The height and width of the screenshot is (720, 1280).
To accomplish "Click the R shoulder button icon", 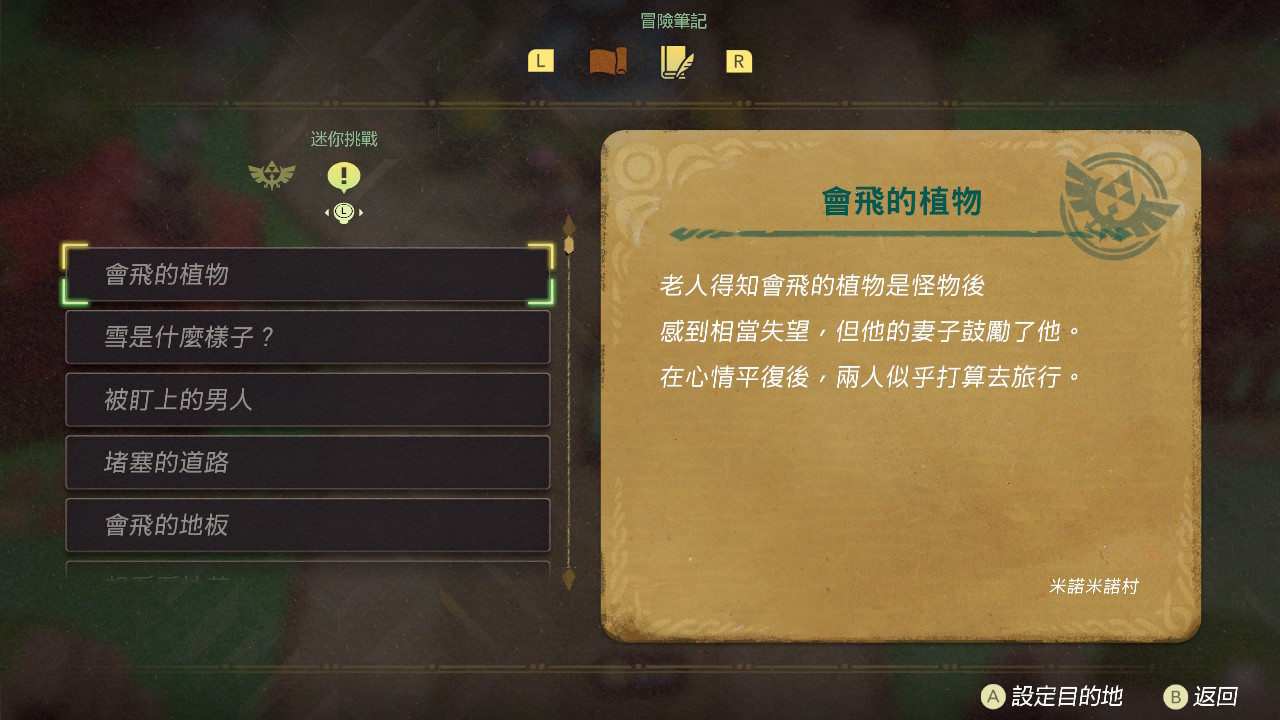I will [738, 61].
